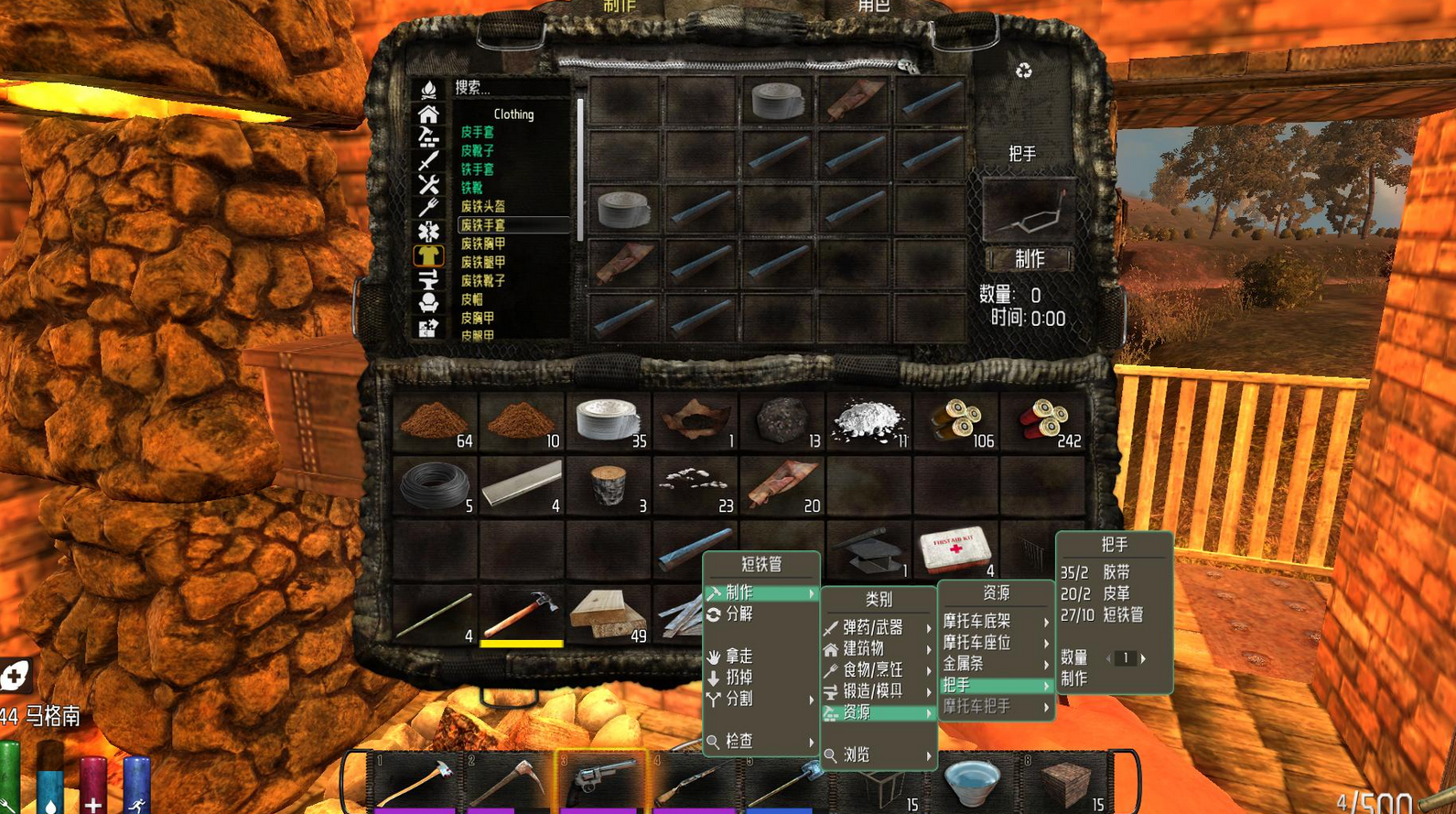
Task: Open the food category fork icon
Action: [x=427, y=203]
